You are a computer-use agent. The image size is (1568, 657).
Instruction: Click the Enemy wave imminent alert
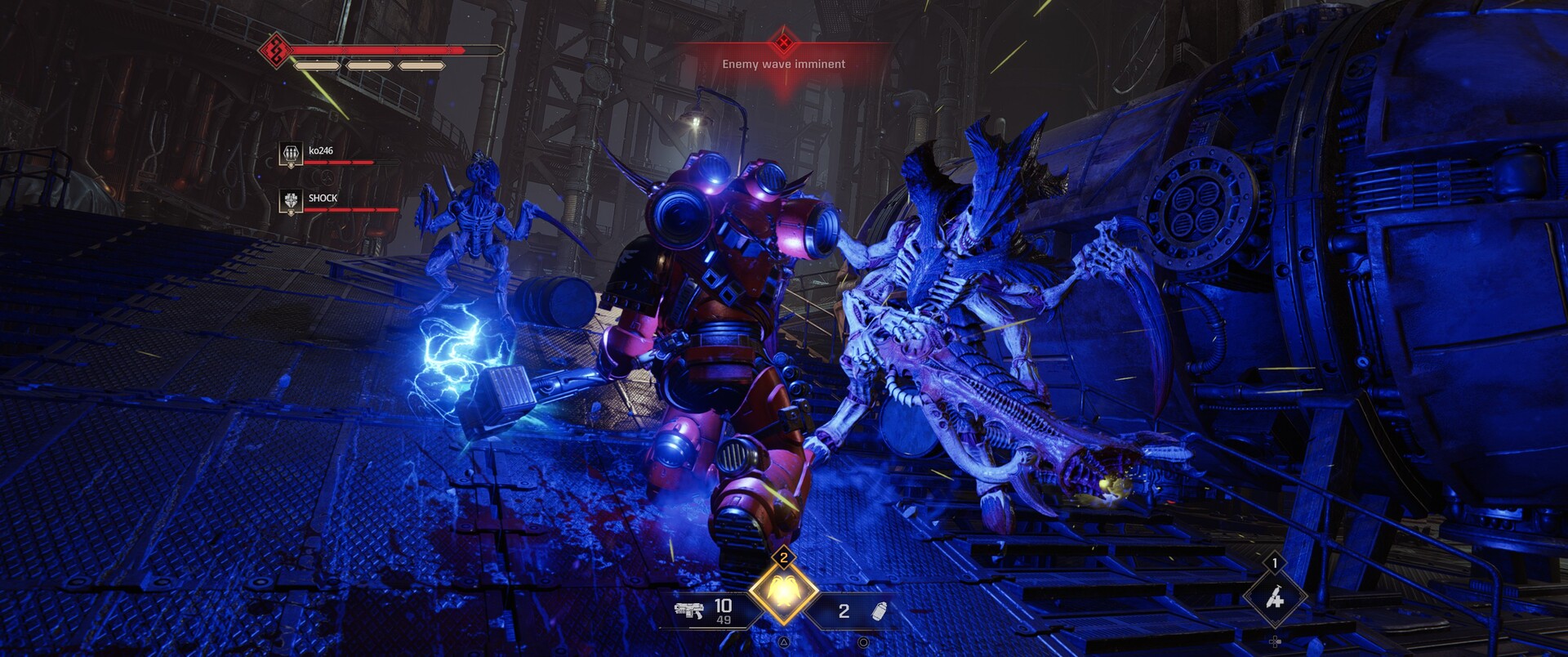tap(783, 63)
